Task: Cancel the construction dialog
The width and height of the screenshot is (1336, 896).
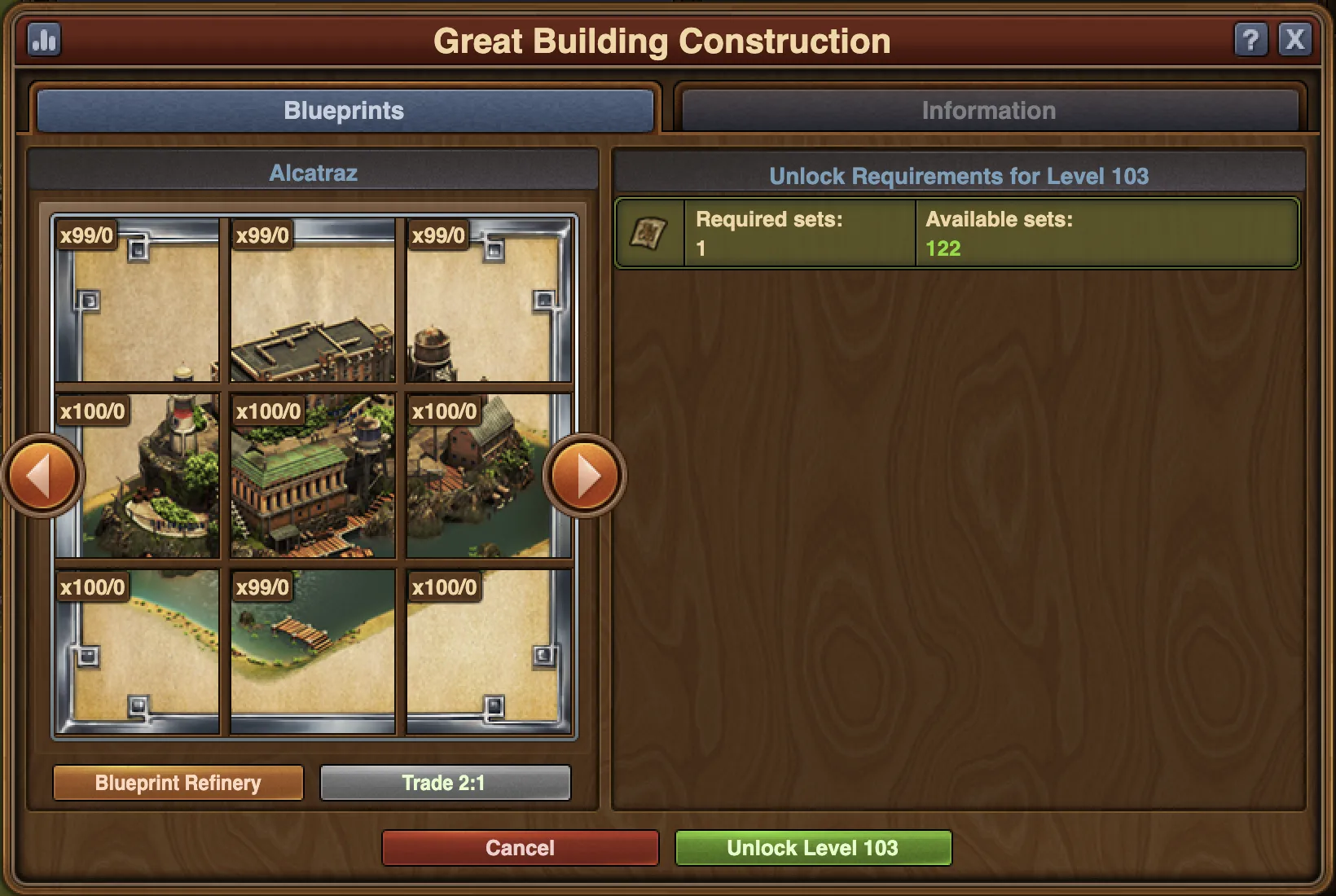Action: 520,848
